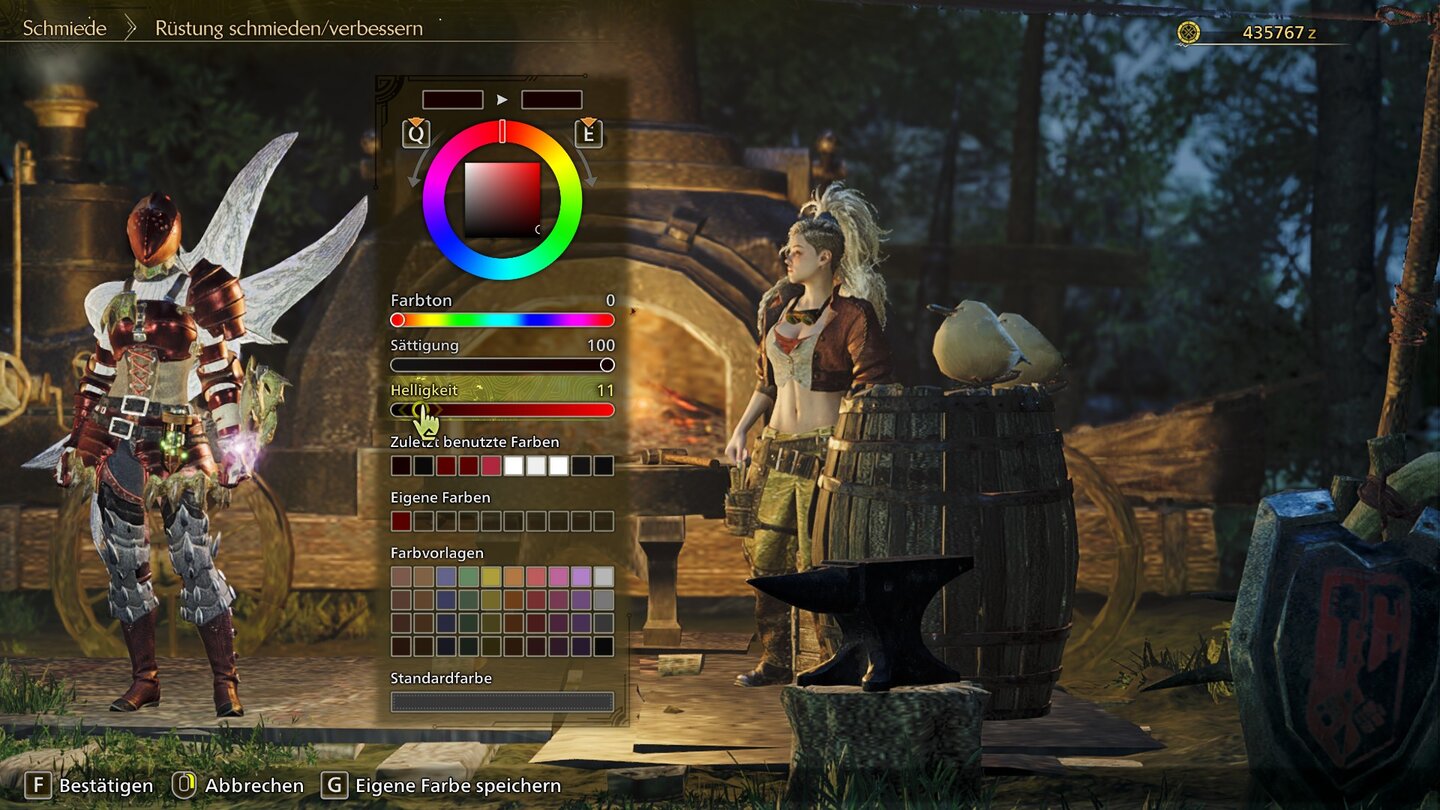Viewport: 1440px width, 810px height.
Task: Choose the light gray Farbvorlagen swatch
Action: tap(604, 577)
